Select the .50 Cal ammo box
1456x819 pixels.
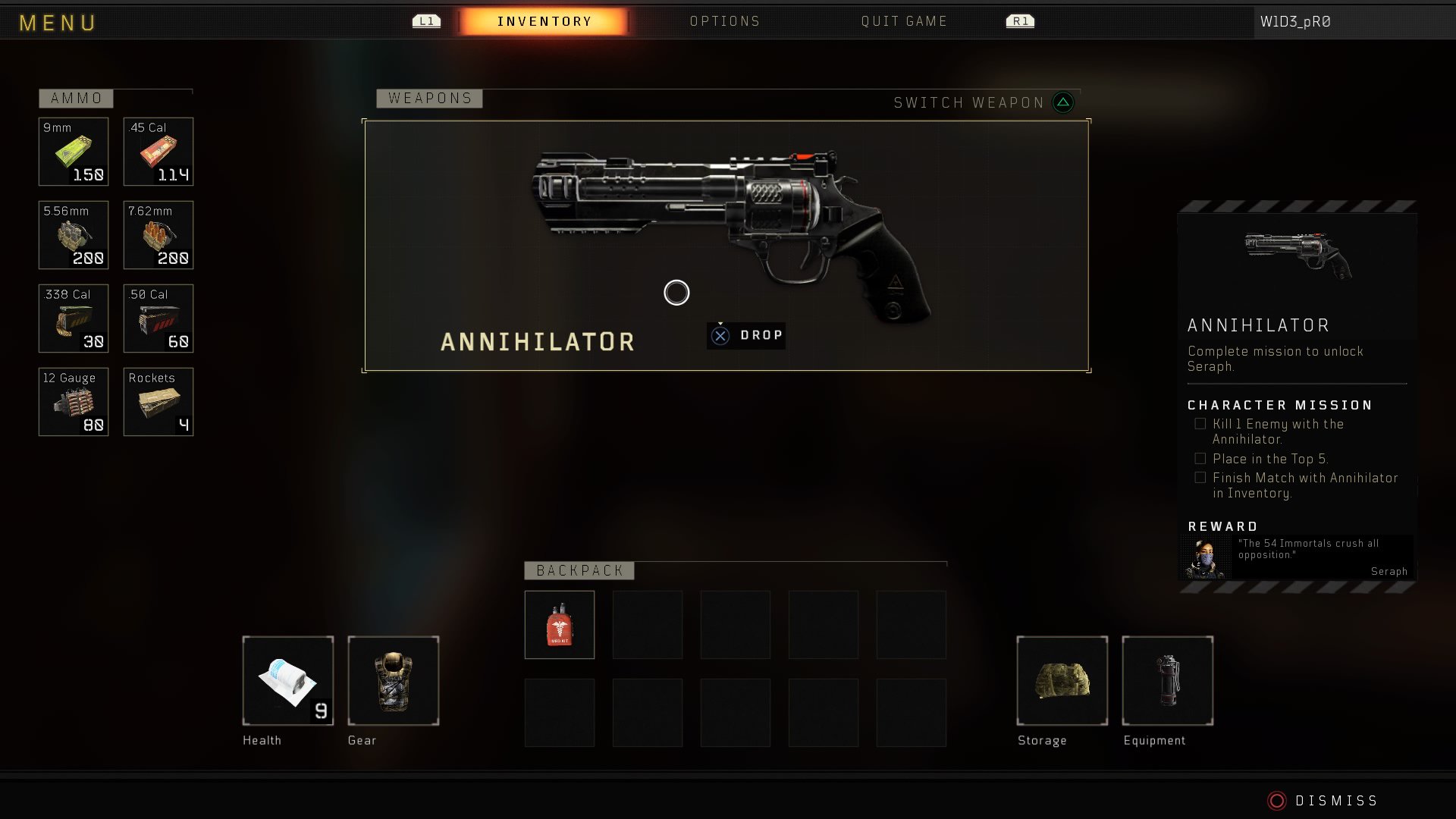click(158, 318)
